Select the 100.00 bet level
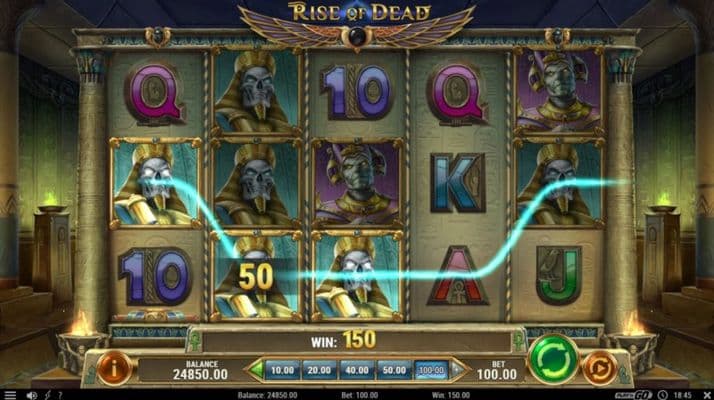 (x=431, y=370)
